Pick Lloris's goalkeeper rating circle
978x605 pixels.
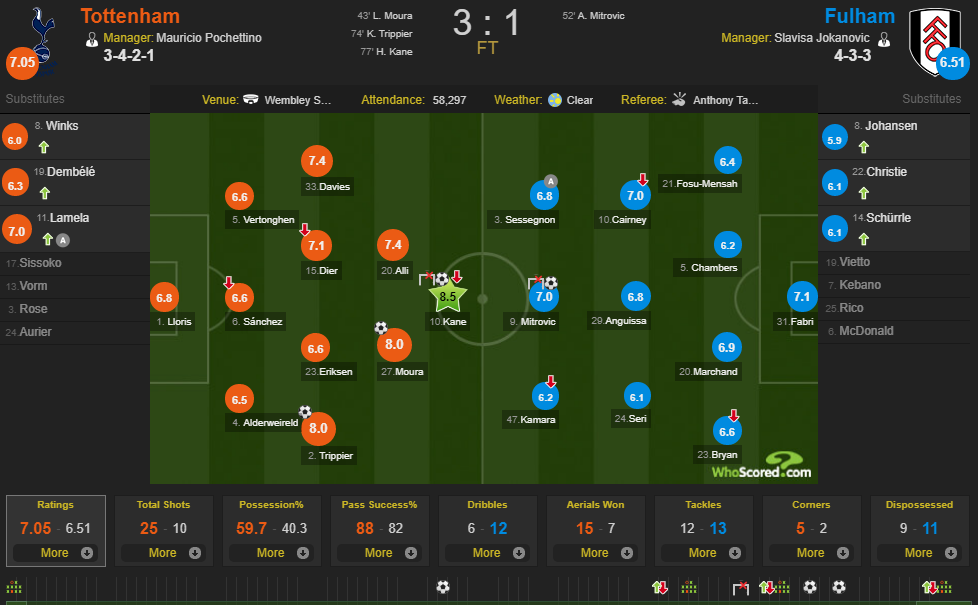pos(165,296)
